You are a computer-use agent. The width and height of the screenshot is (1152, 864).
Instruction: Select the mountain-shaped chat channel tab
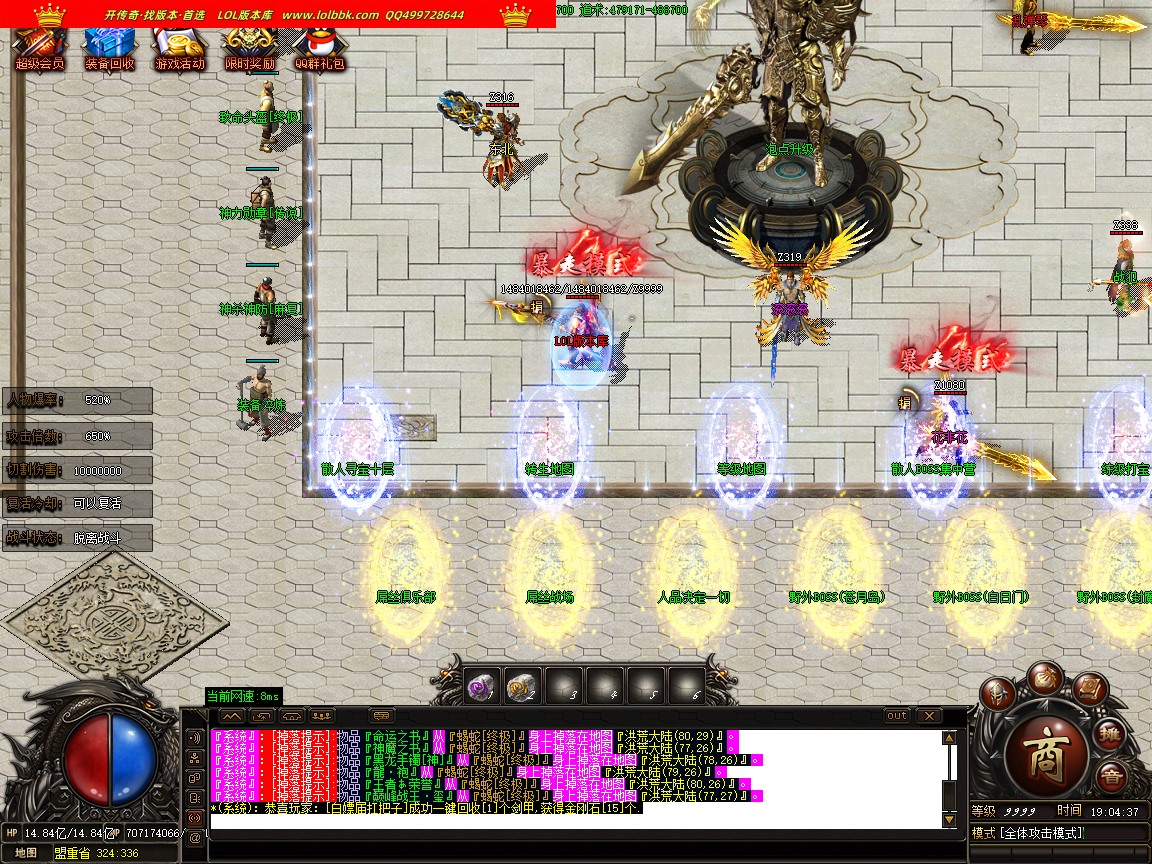(231, 716)
